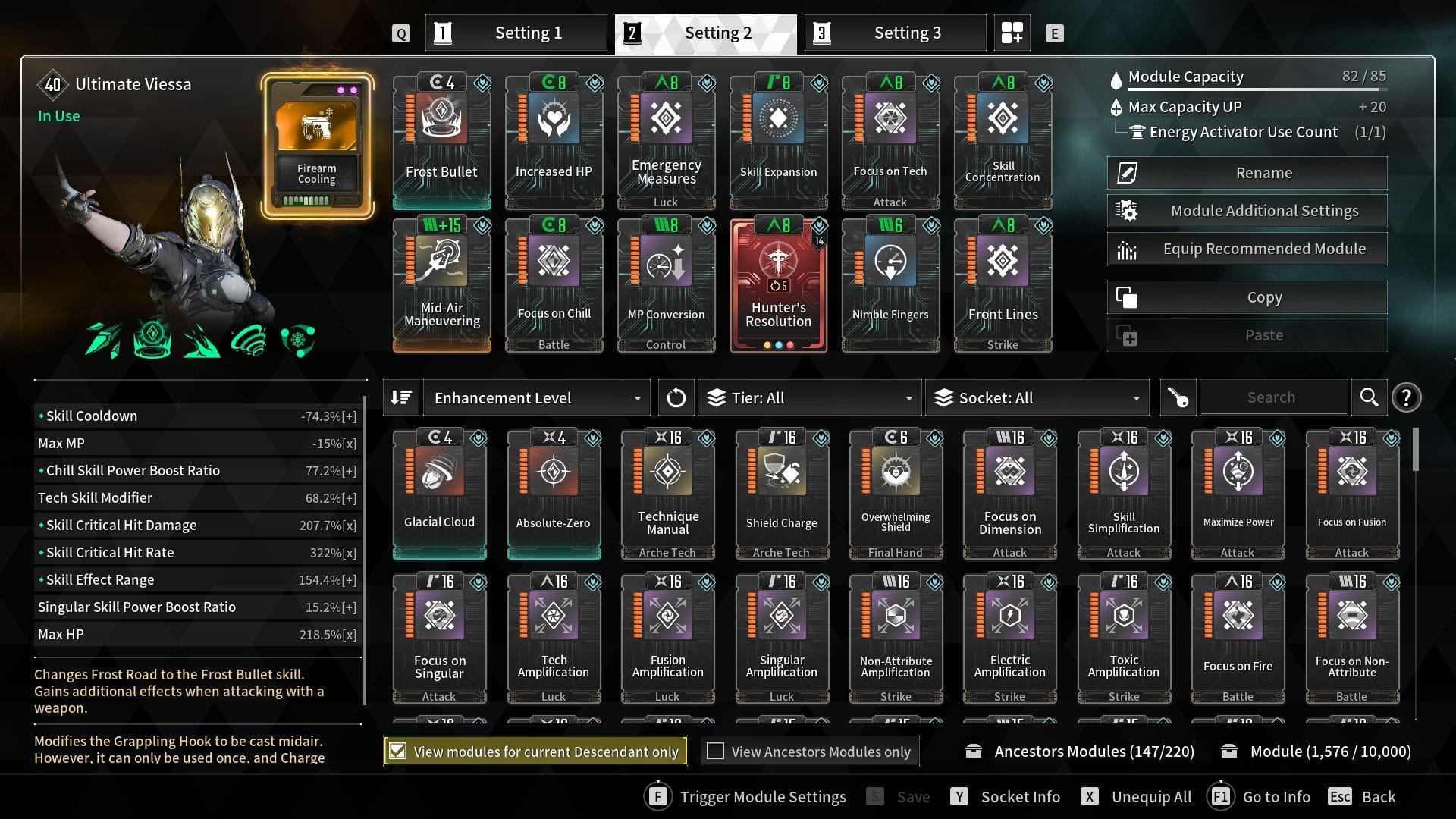The image size is (1456, 819).
Task: Open the Hunter's Resolution module
Action: coord(778,284)
